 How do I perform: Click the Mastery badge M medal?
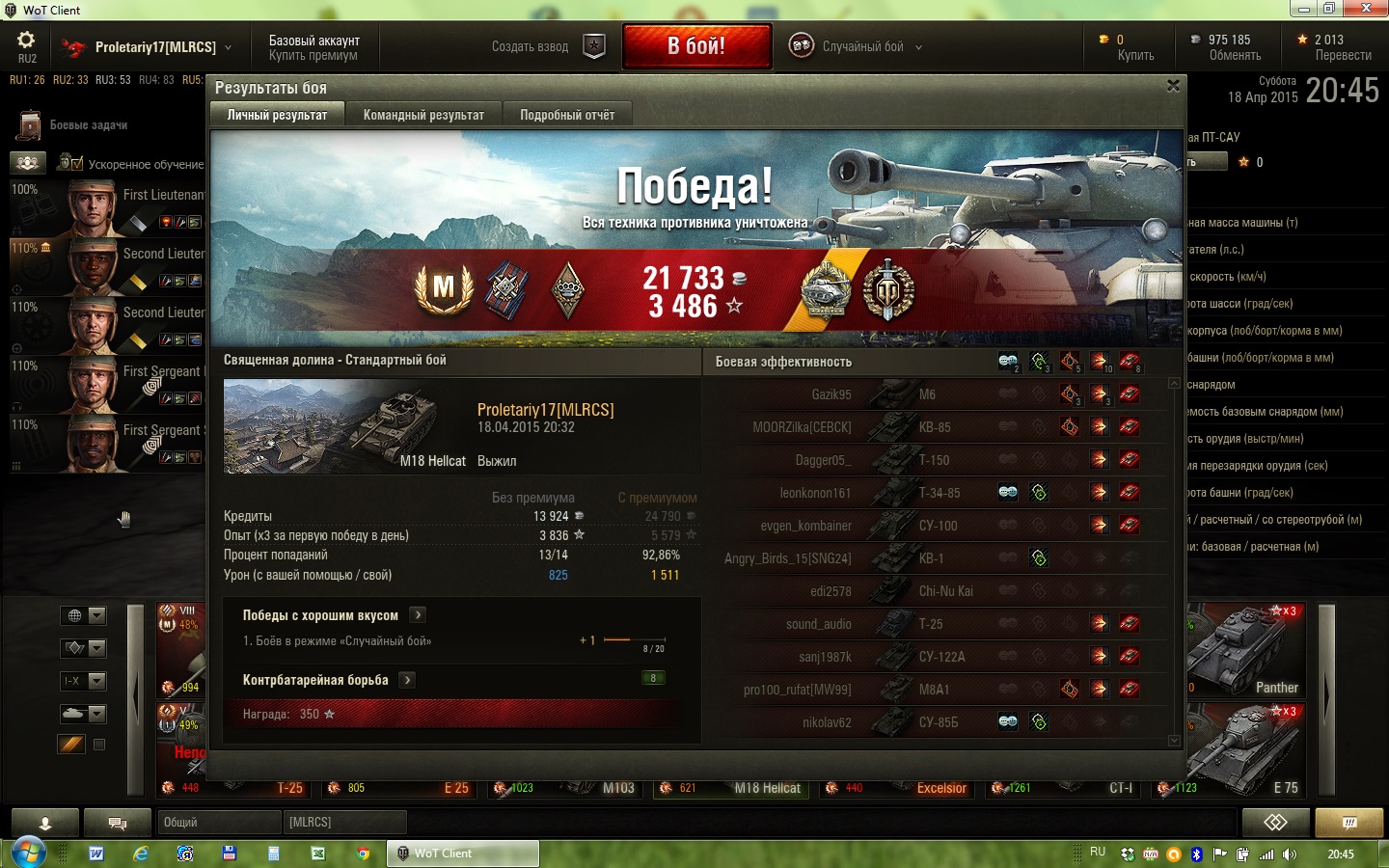click(444, 287)
